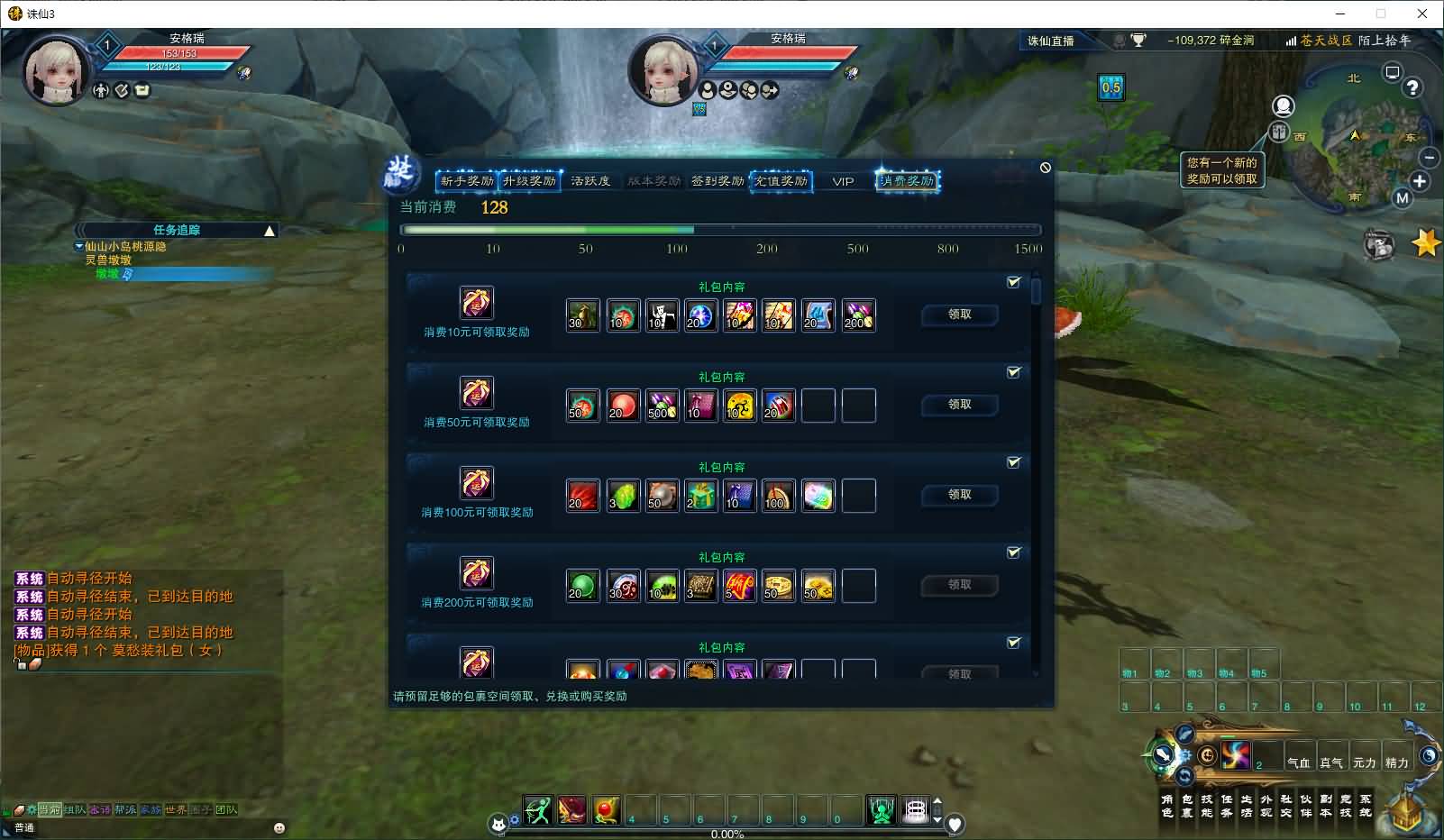Collapse the 任务追踪 quest tracker
The image size is (1444, 840).
point(269,231)
